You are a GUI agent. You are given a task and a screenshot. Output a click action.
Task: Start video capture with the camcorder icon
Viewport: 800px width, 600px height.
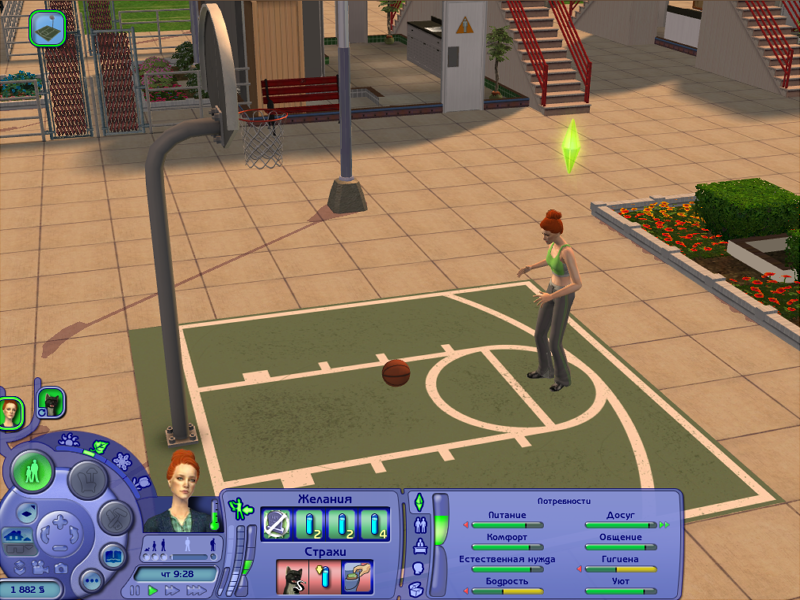(x=42, y=566)
